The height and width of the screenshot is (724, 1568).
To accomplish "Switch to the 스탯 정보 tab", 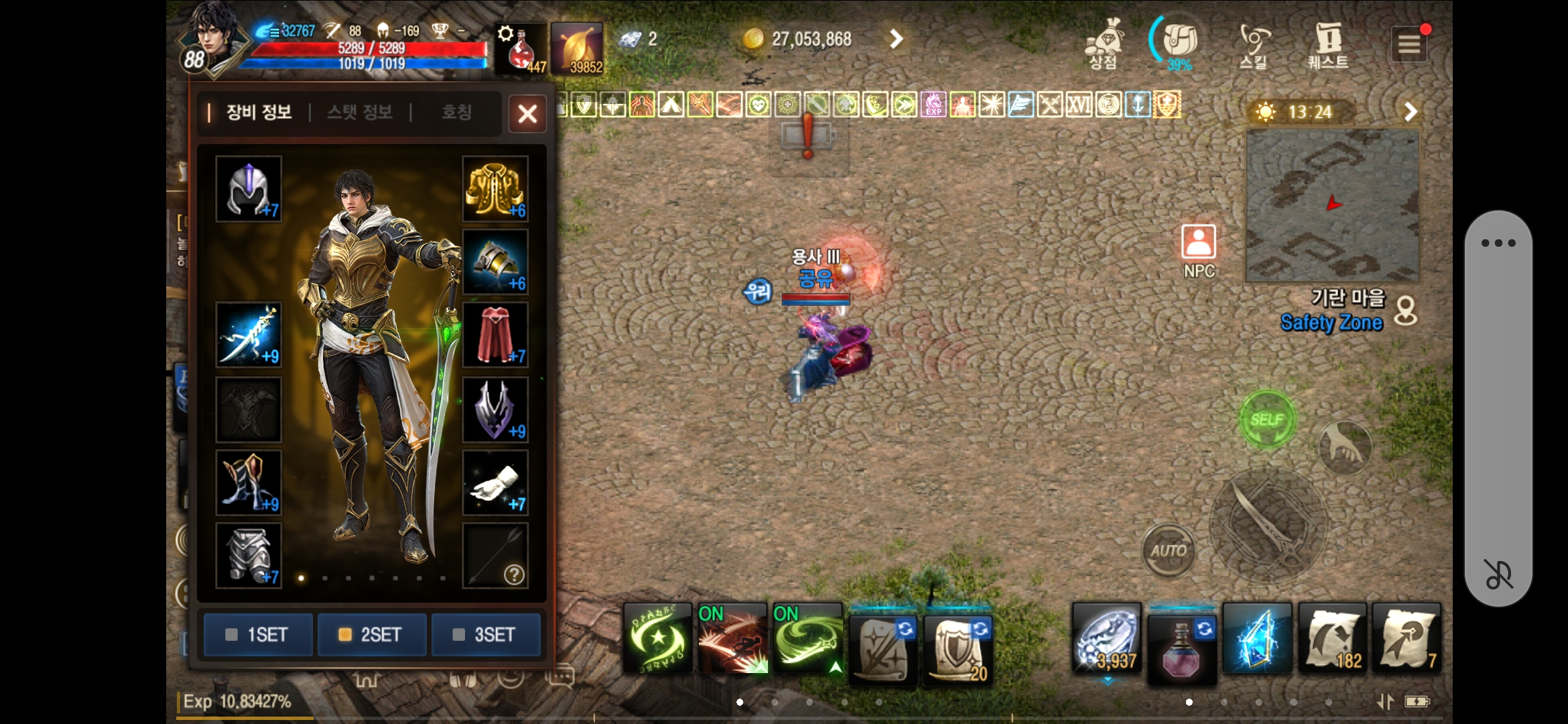I will click(361, 113).
